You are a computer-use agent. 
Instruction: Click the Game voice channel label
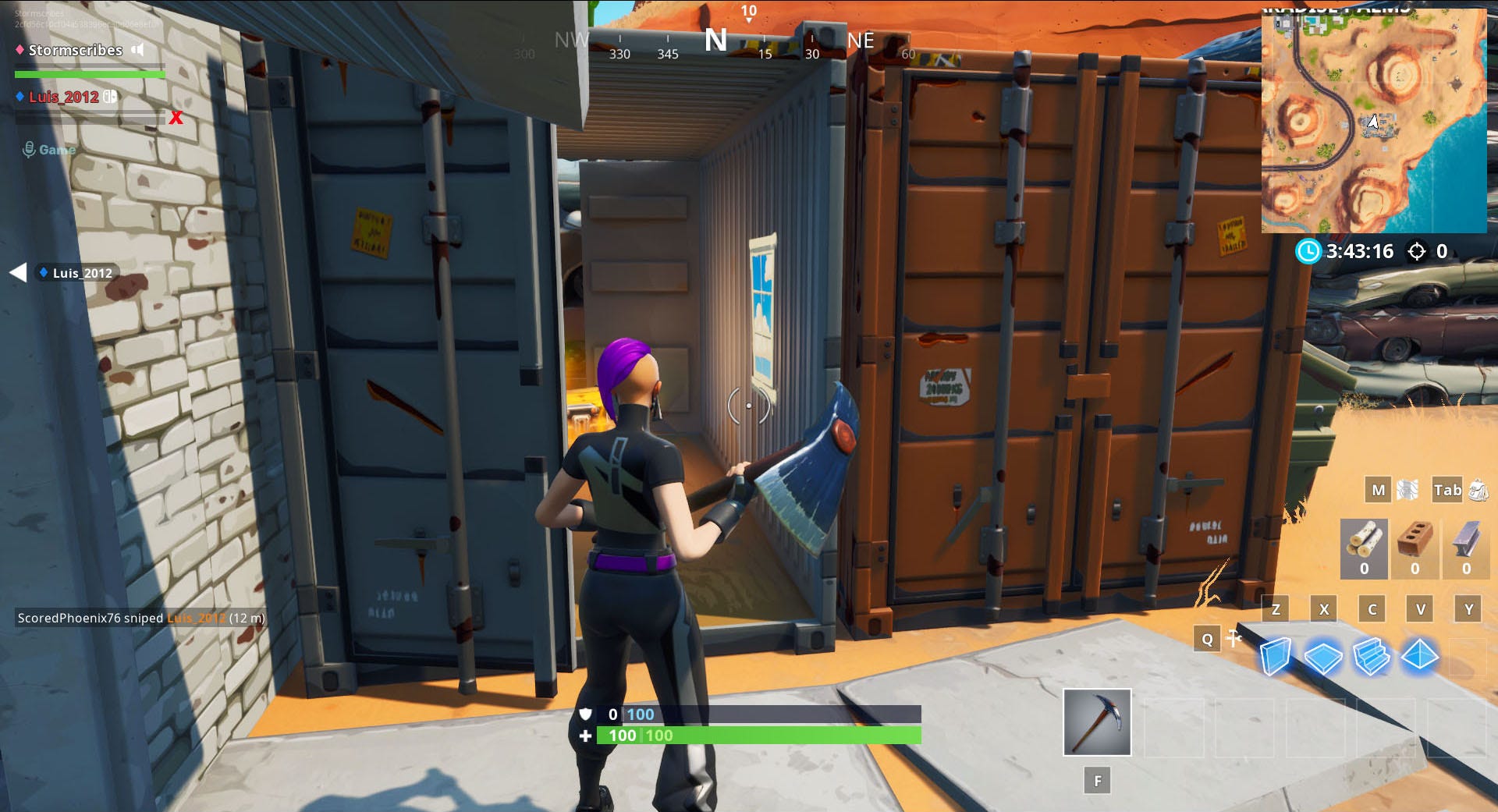pyautogui.click(x=58, y=149)
